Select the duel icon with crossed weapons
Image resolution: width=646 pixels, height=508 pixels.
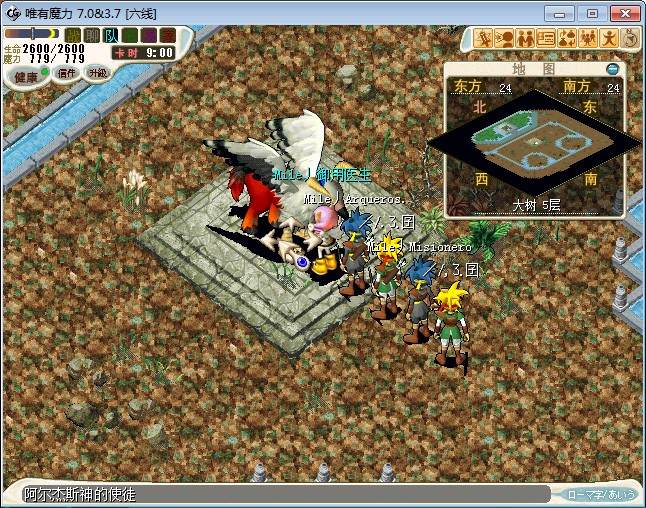[x=484, y=38]
